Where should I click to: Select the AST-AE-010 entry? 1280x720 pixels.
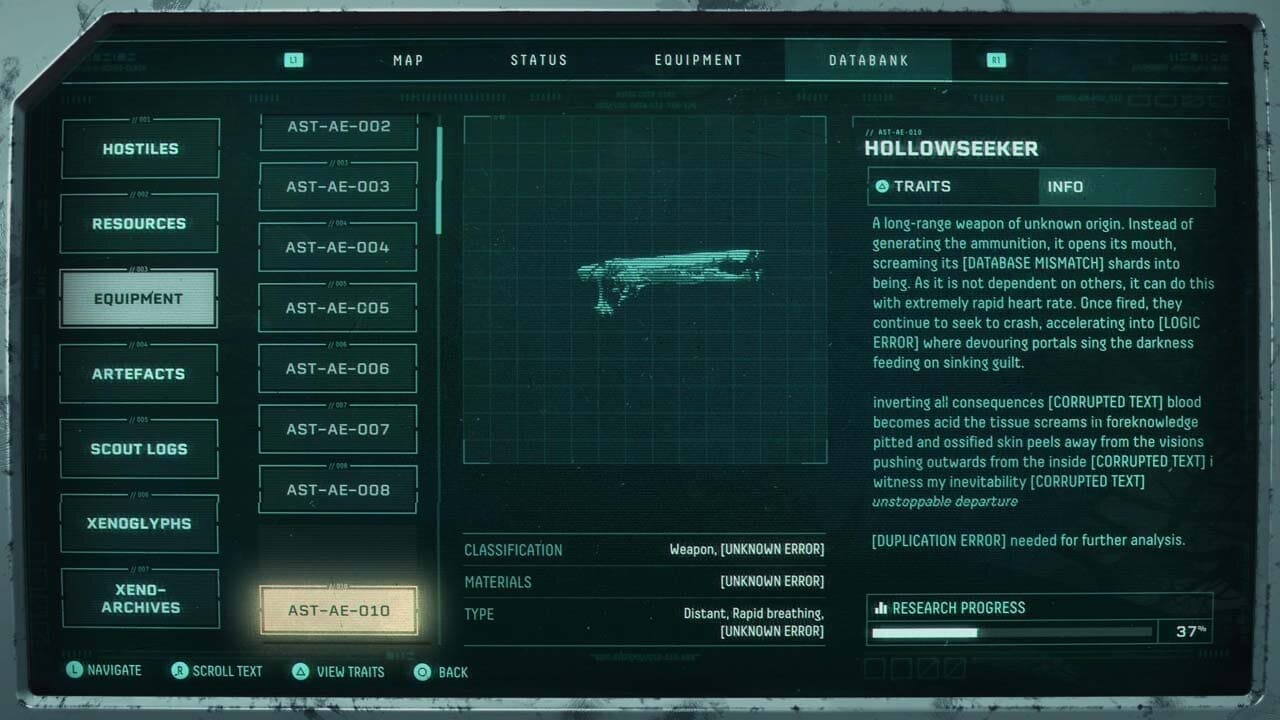point(337,610)
